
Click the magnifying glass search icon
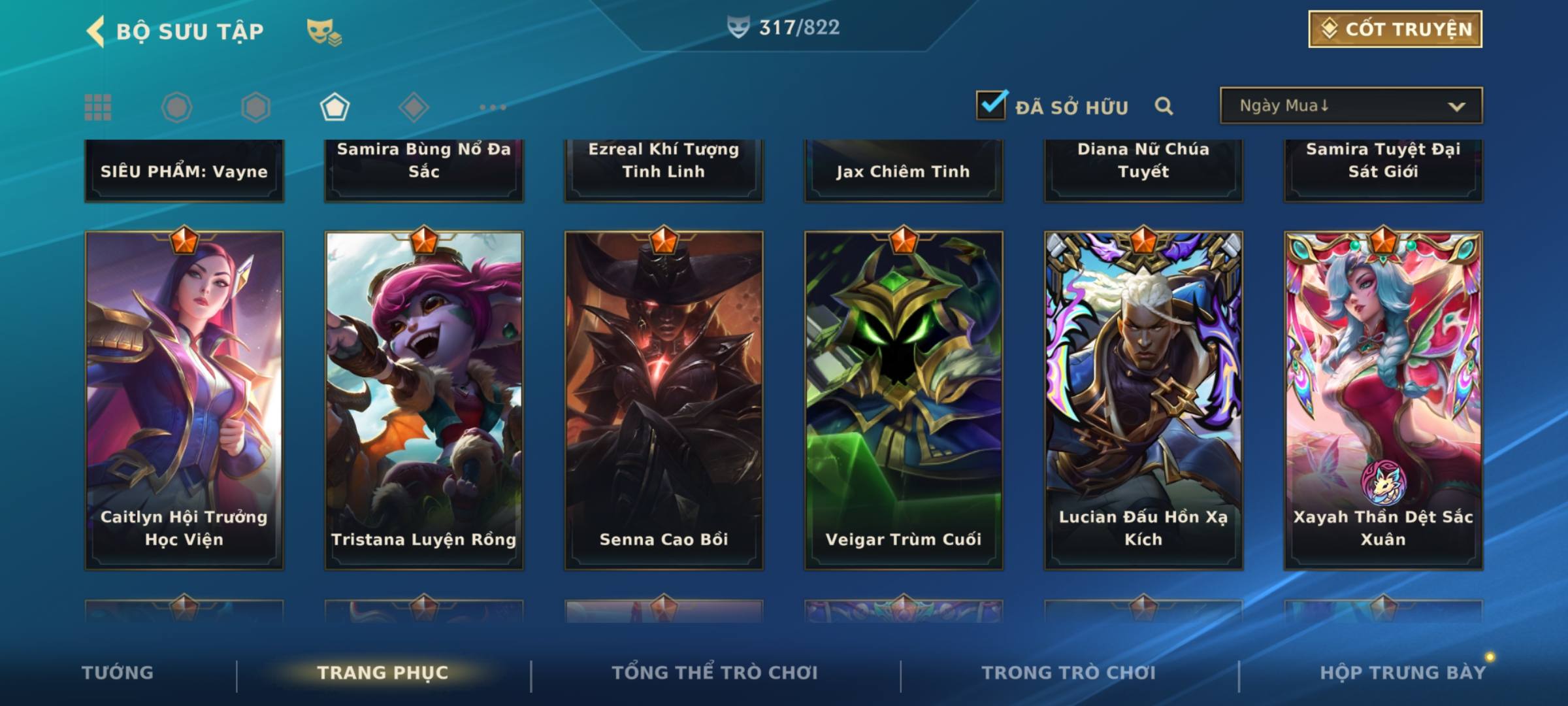pos(1164,106)
